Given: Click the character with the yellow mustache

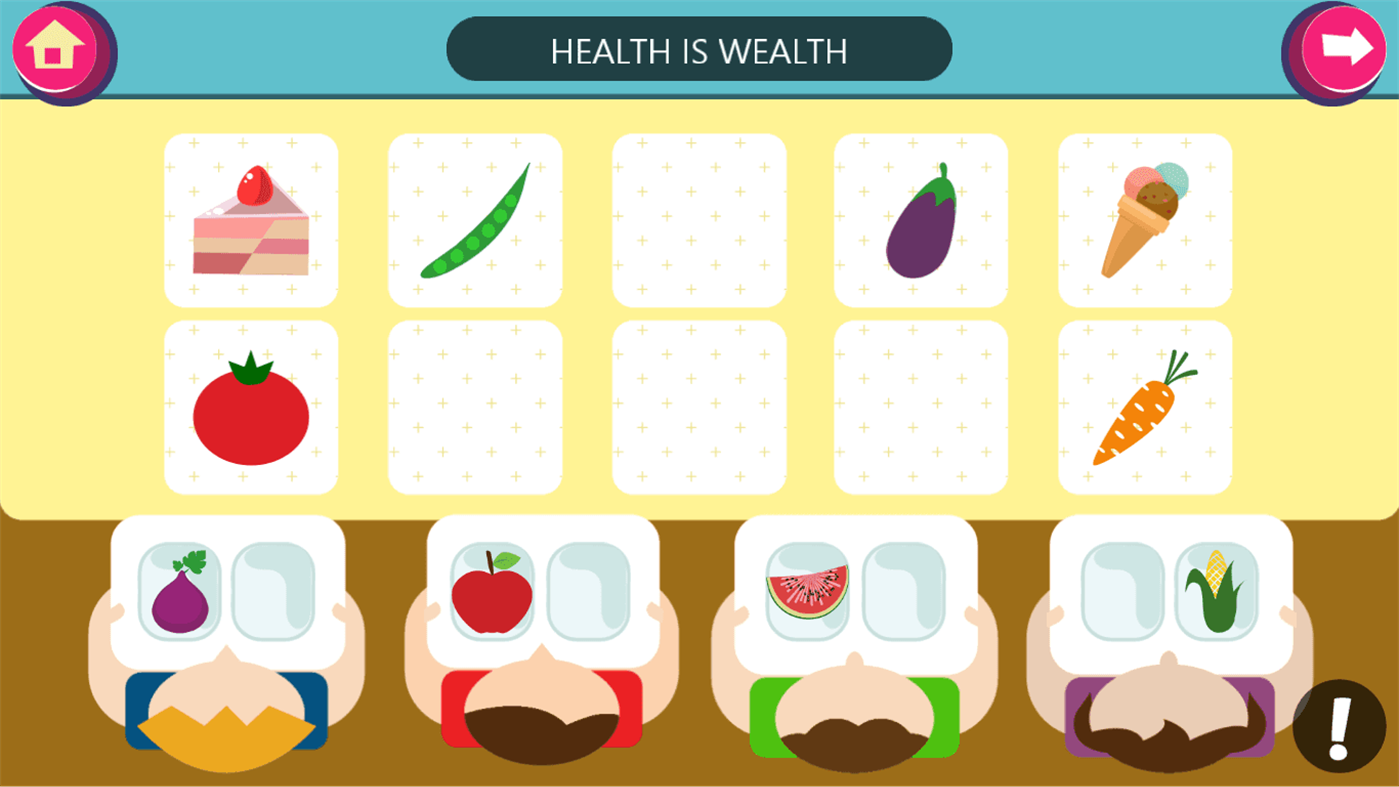Looking at the screenshot, I should pos(227,730).
